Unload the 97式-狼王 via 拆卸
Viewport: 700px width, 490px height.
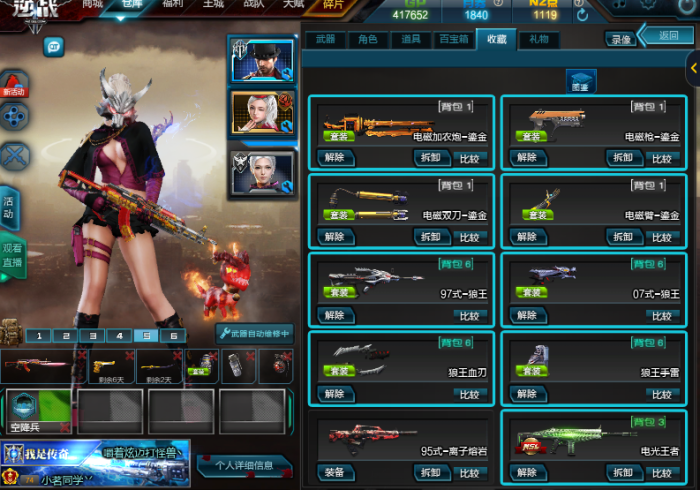click(x=431, y=315)
